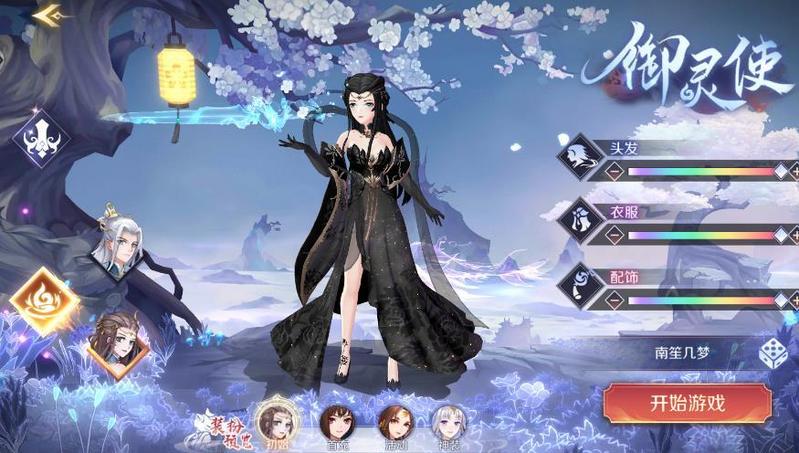Start the game with 开始游戏
799x453 pixels.
pos(685,404)
